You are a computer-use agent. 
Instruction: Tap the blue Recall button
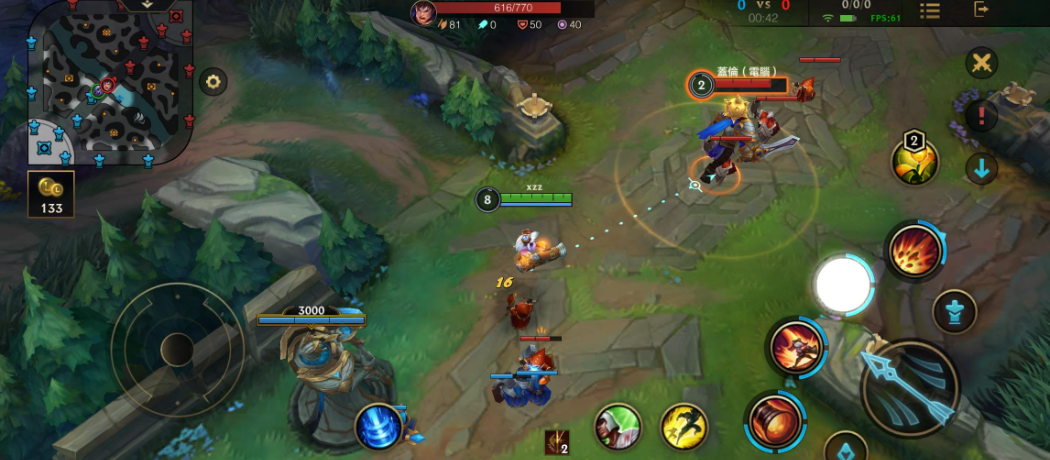pyautogui.click(x=380, y=426)
